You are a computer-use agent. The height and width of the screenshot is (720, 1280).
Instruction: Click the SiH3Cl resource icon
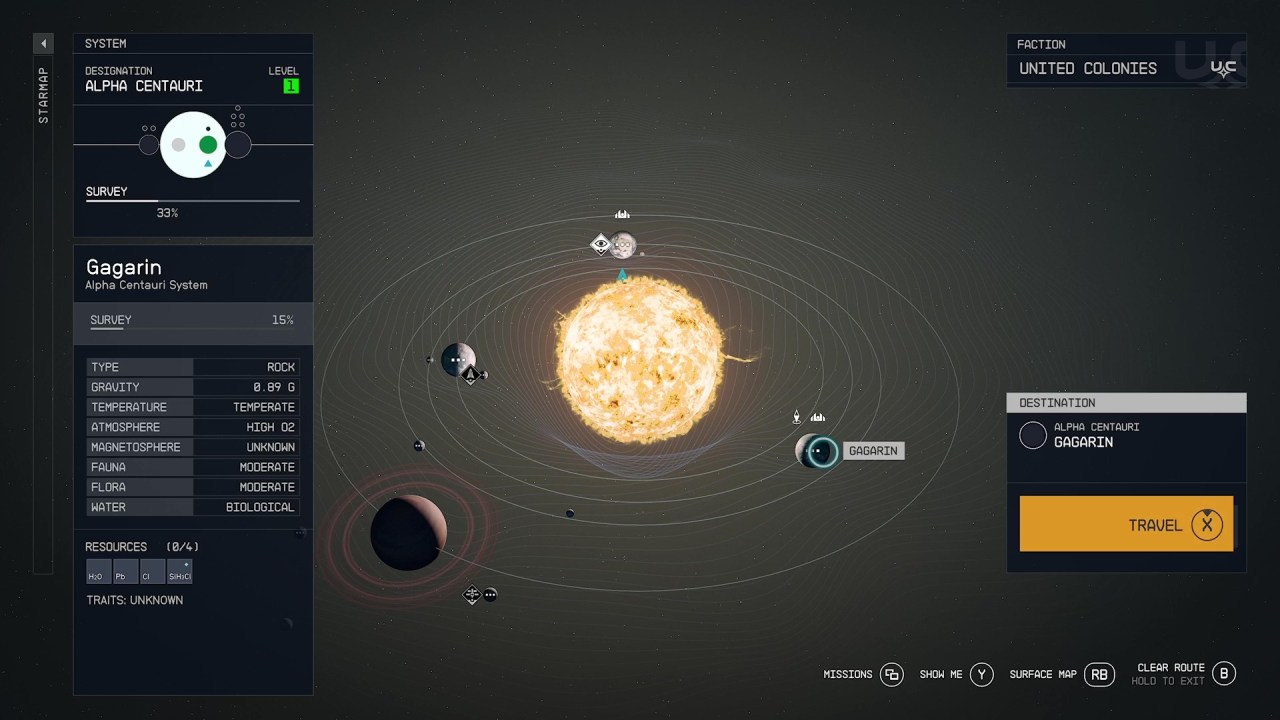(x=179, y=572)
